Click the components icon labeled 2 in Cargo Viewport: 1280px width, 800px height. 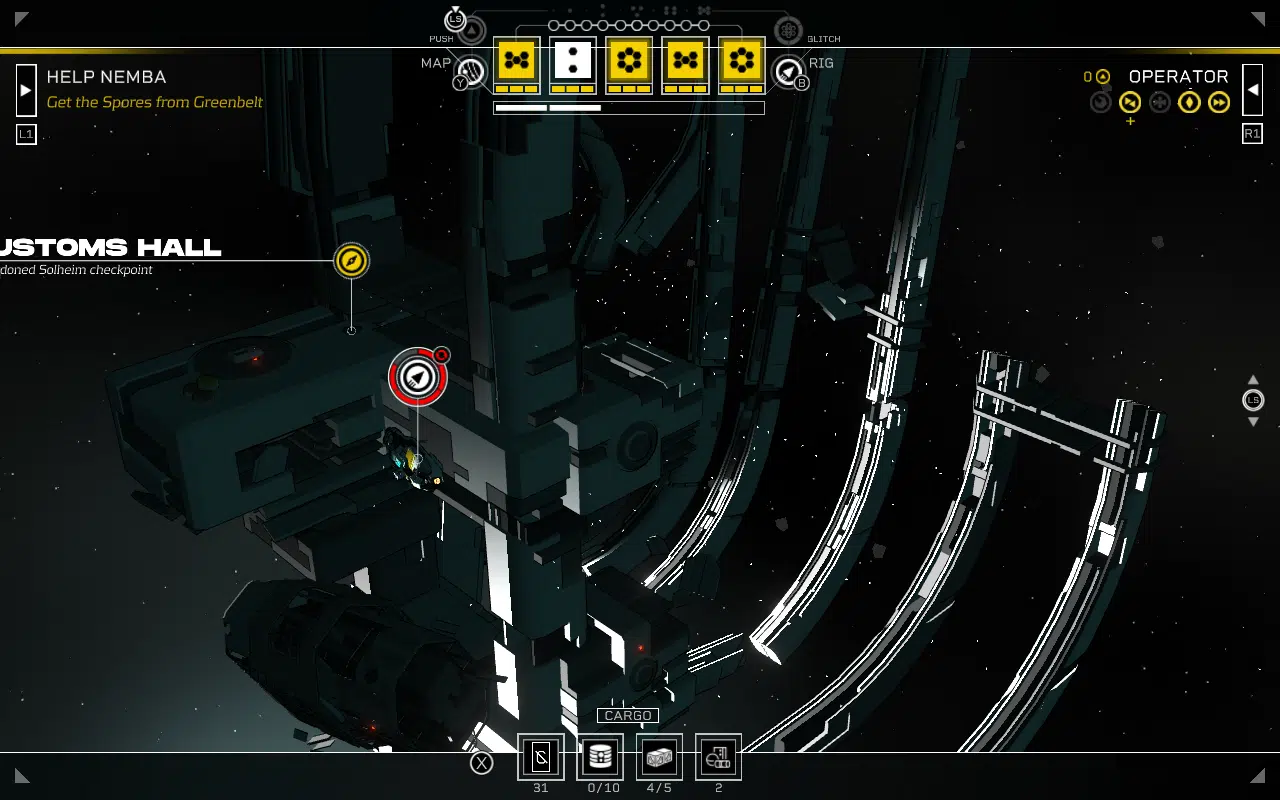(717, 758)
